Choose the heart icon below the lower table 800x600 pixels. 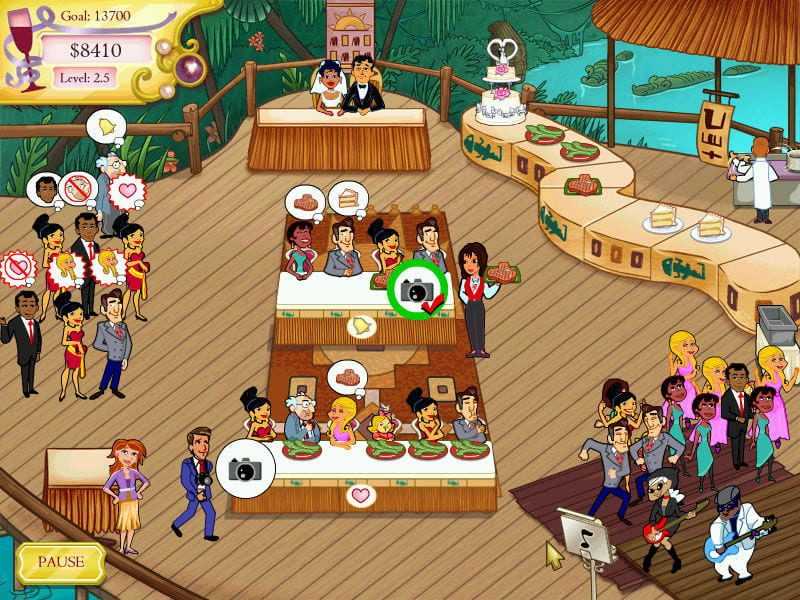click(359, 494)
